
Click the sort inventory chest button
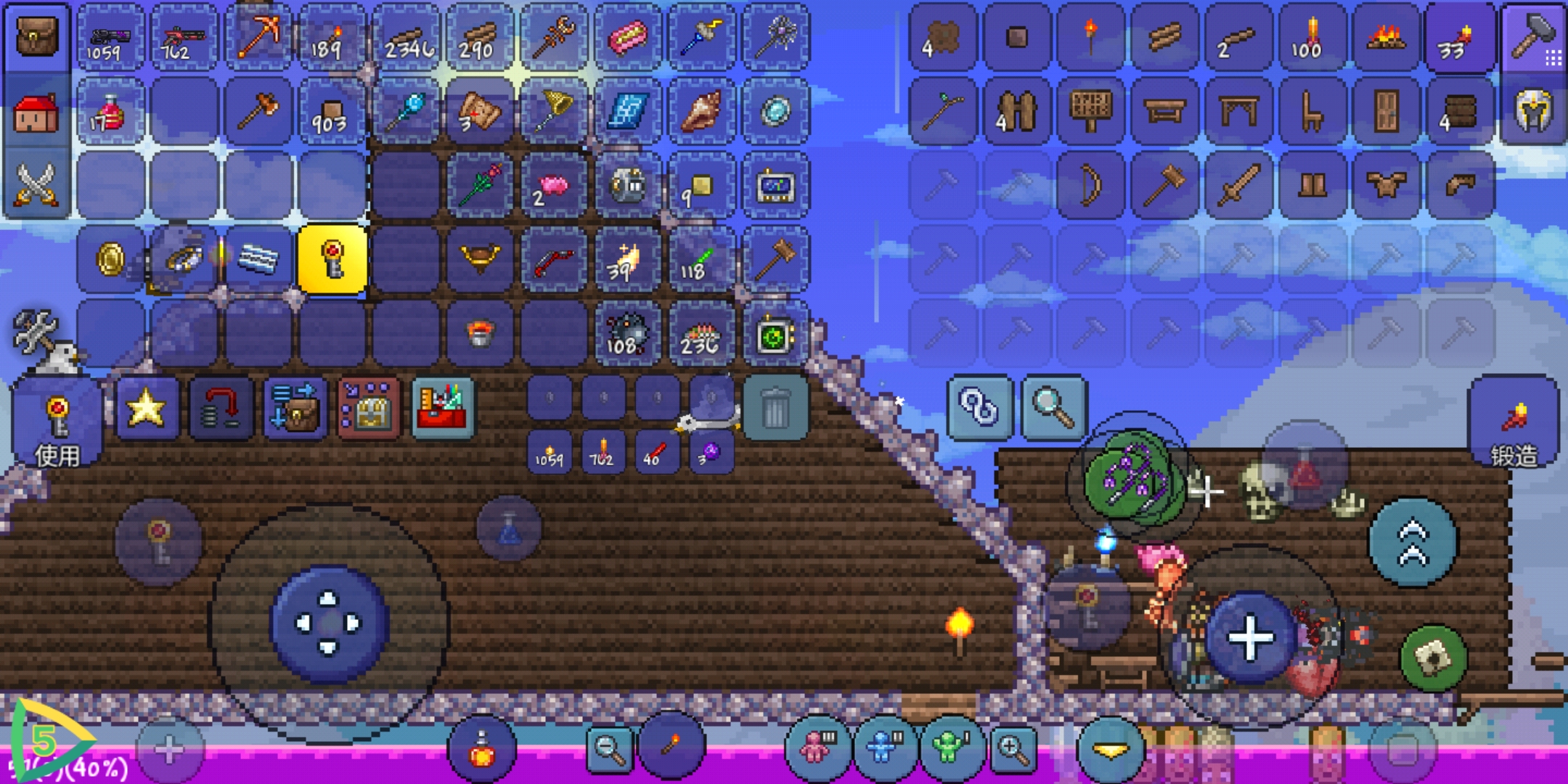(294, 408)
